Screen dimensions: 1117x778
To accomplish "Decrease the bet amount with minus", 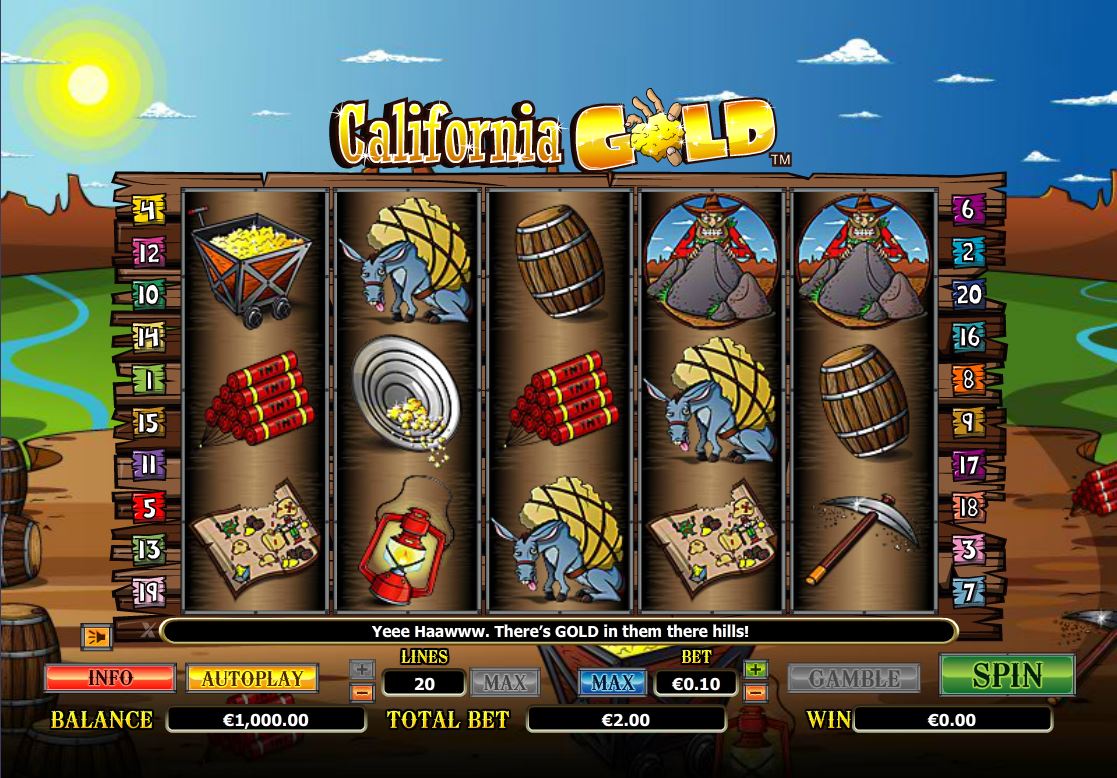I will pyautogui.click(x=756, y=691).
